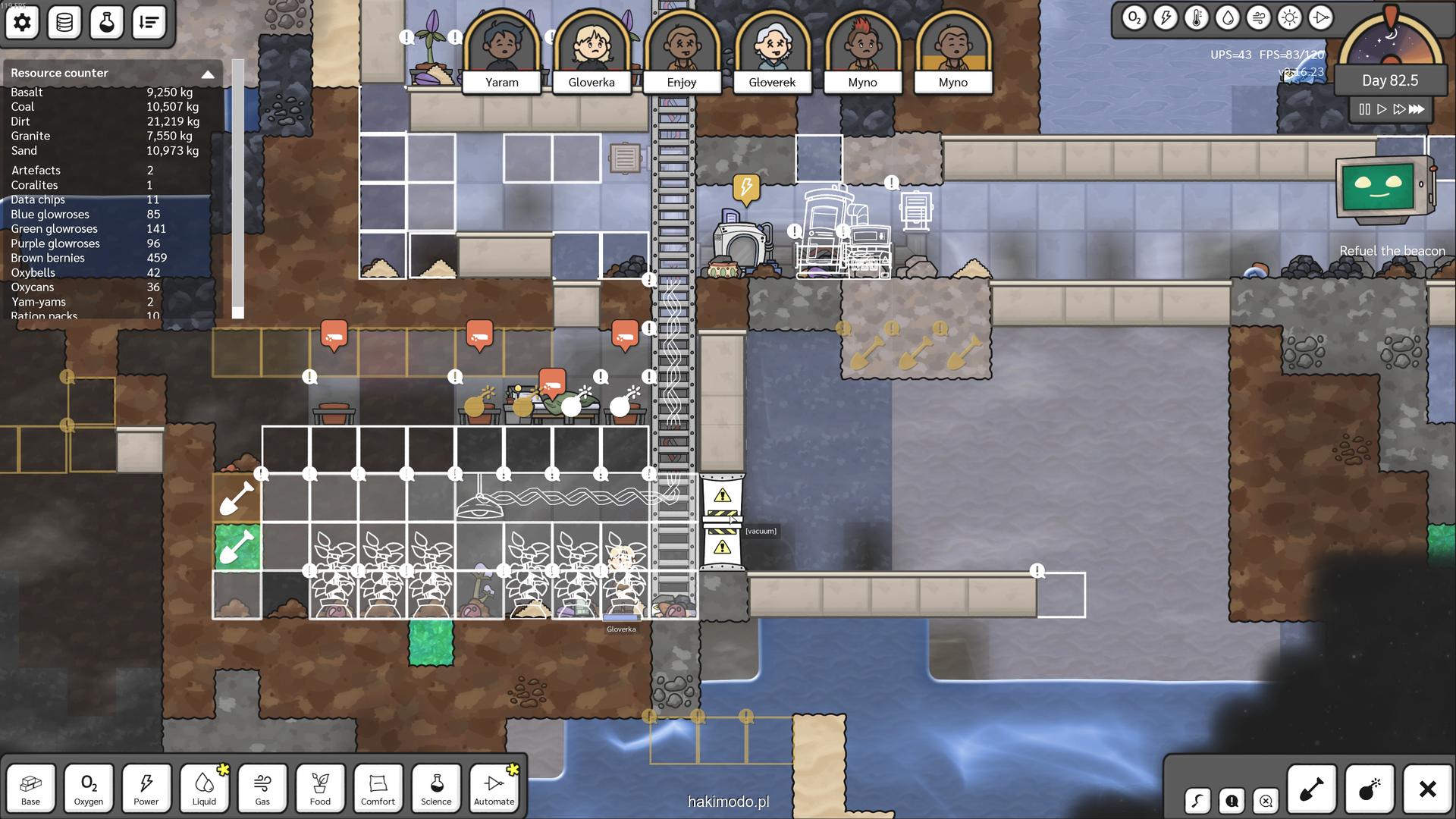Open the Automate build category
This screenshot has height=819, width=1456.
(494, 788)
